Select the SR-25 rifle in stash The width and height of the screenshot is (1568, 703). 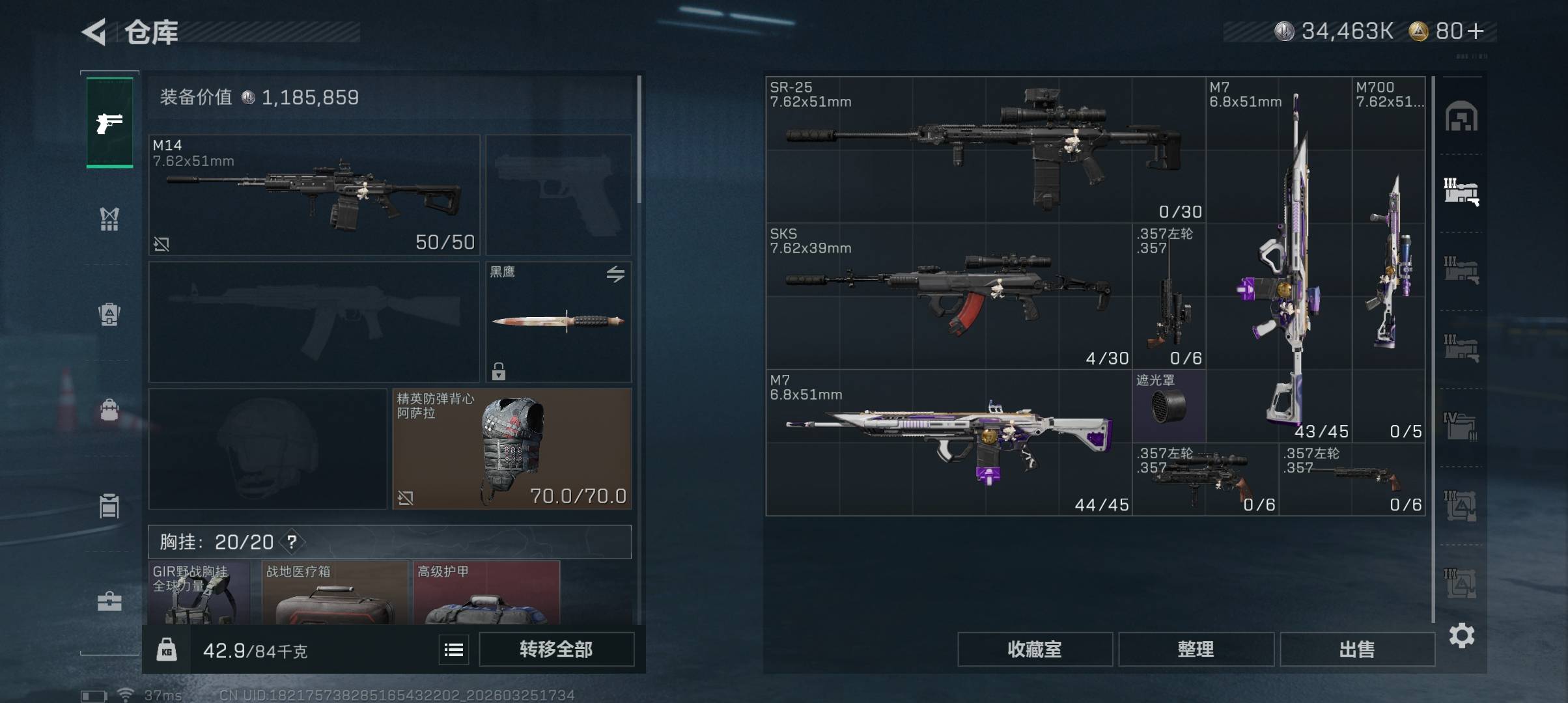click(x=985, y=150)
